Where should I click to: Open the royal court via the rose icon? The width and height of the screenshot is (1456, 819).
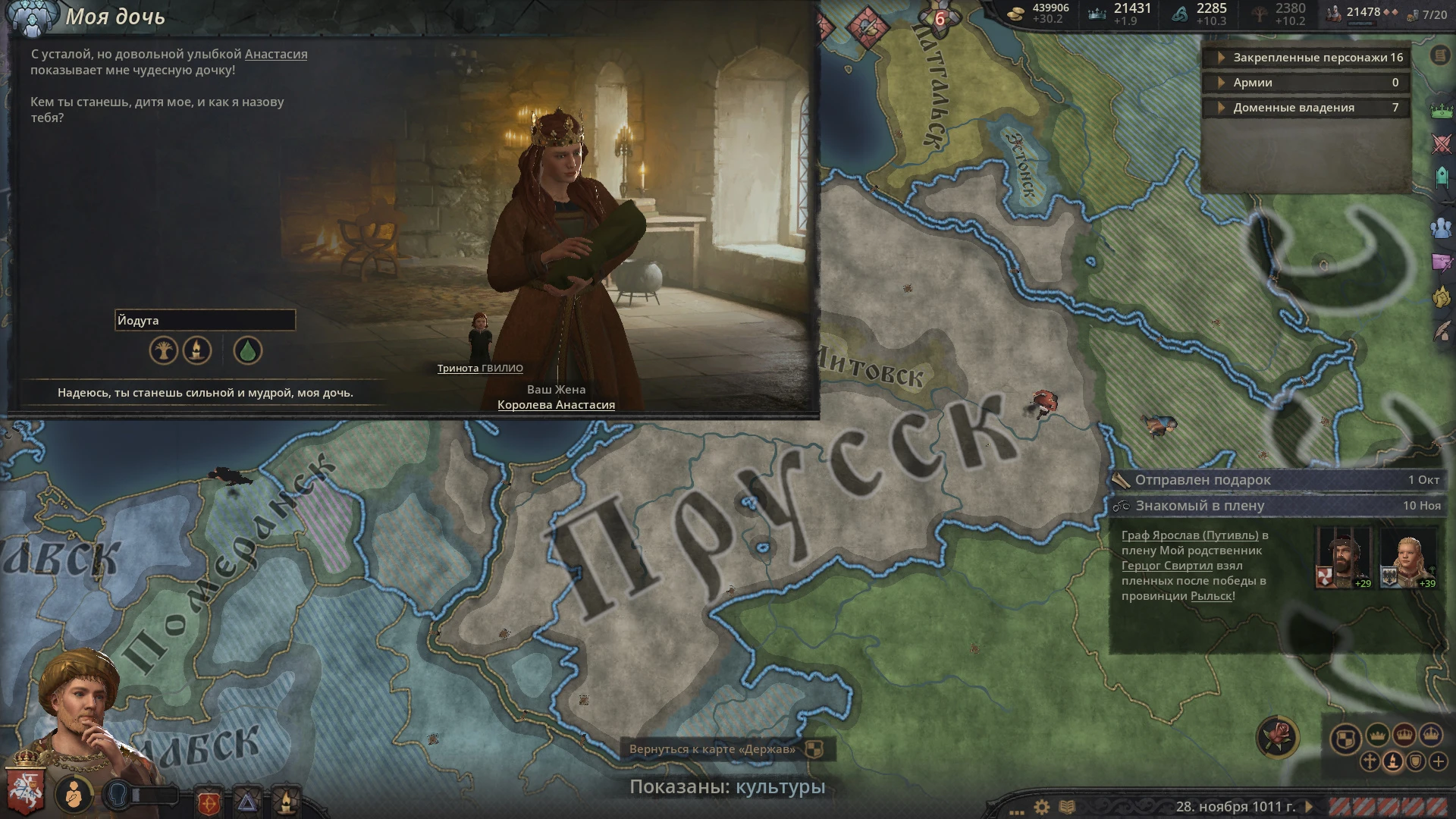click(x=1277, y=737)
